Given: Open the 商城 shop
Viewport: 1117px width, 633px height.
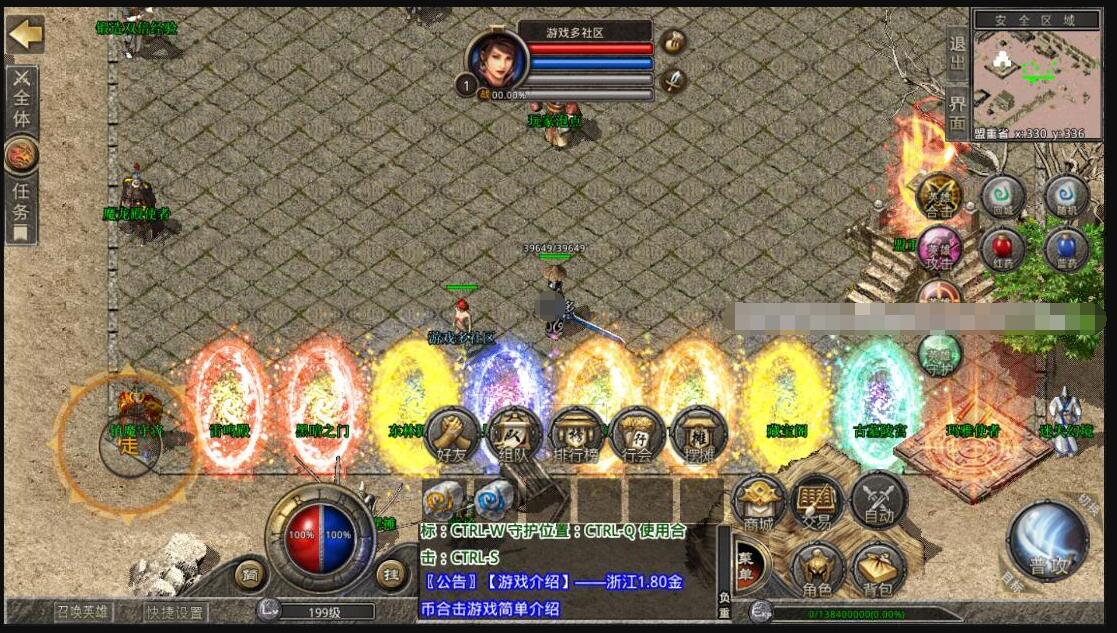Looking at the screenshot, I should [759, 502].
